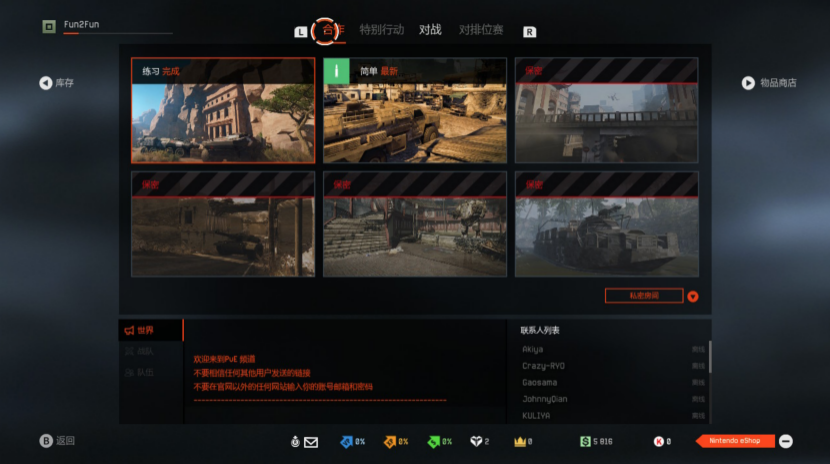
Task: Open the Nintendo eShop button
Action: click(735, 441)
